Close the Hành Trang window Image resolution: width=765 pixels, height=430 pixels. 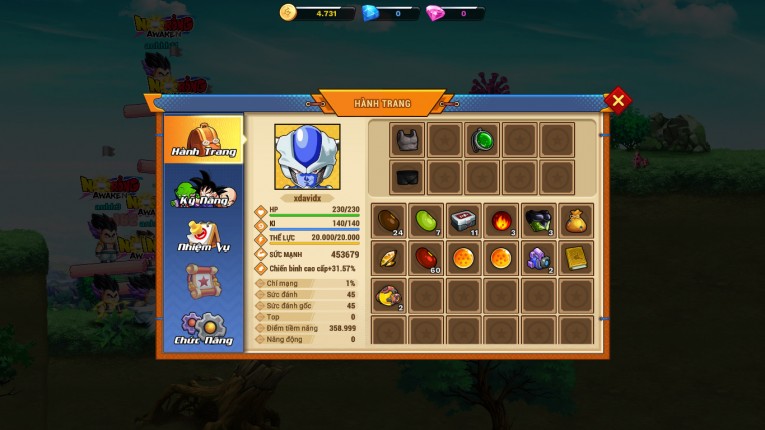(618, 100)
